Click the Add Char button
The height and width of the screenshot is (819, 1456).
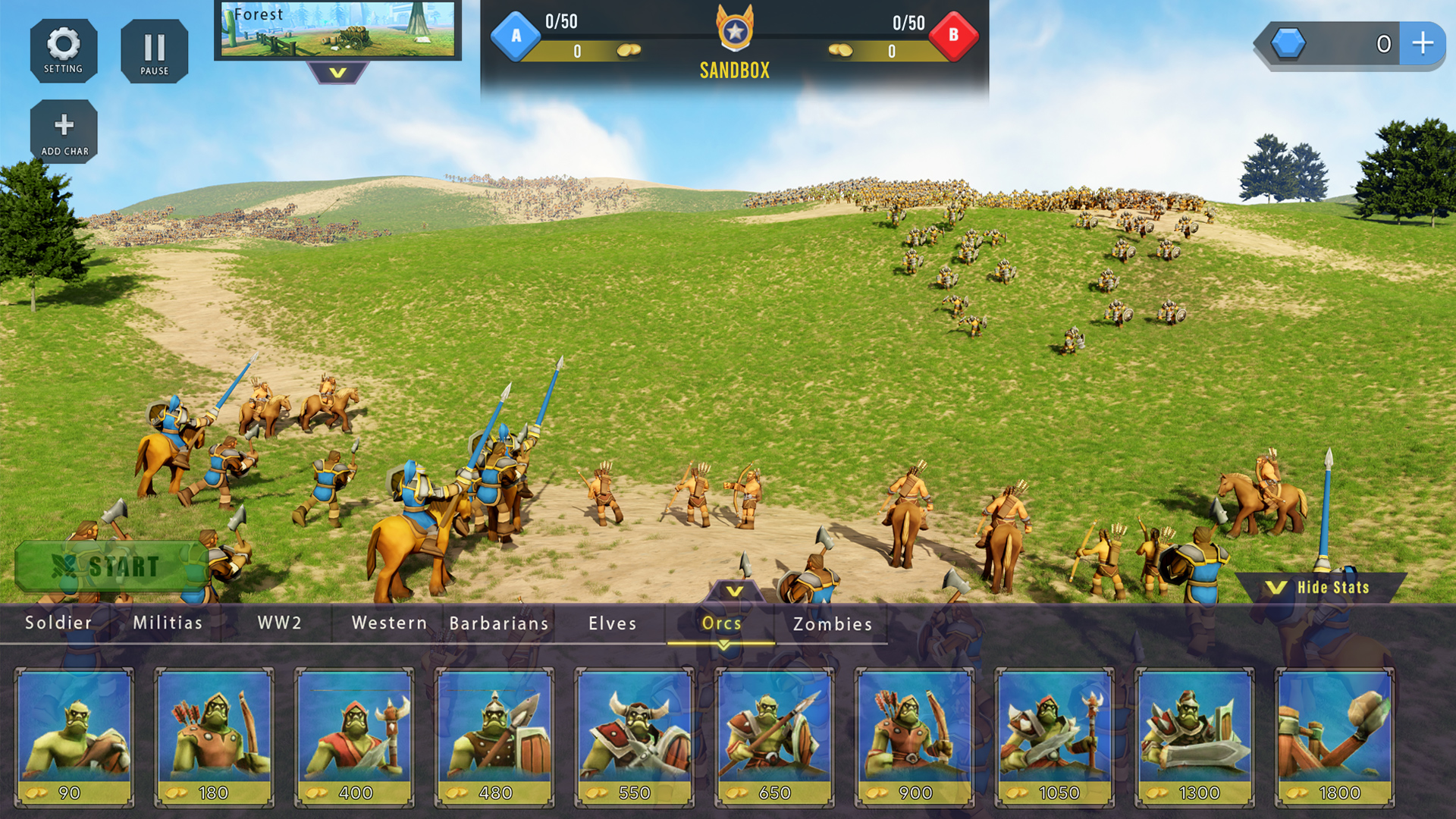tap(64, 130)
